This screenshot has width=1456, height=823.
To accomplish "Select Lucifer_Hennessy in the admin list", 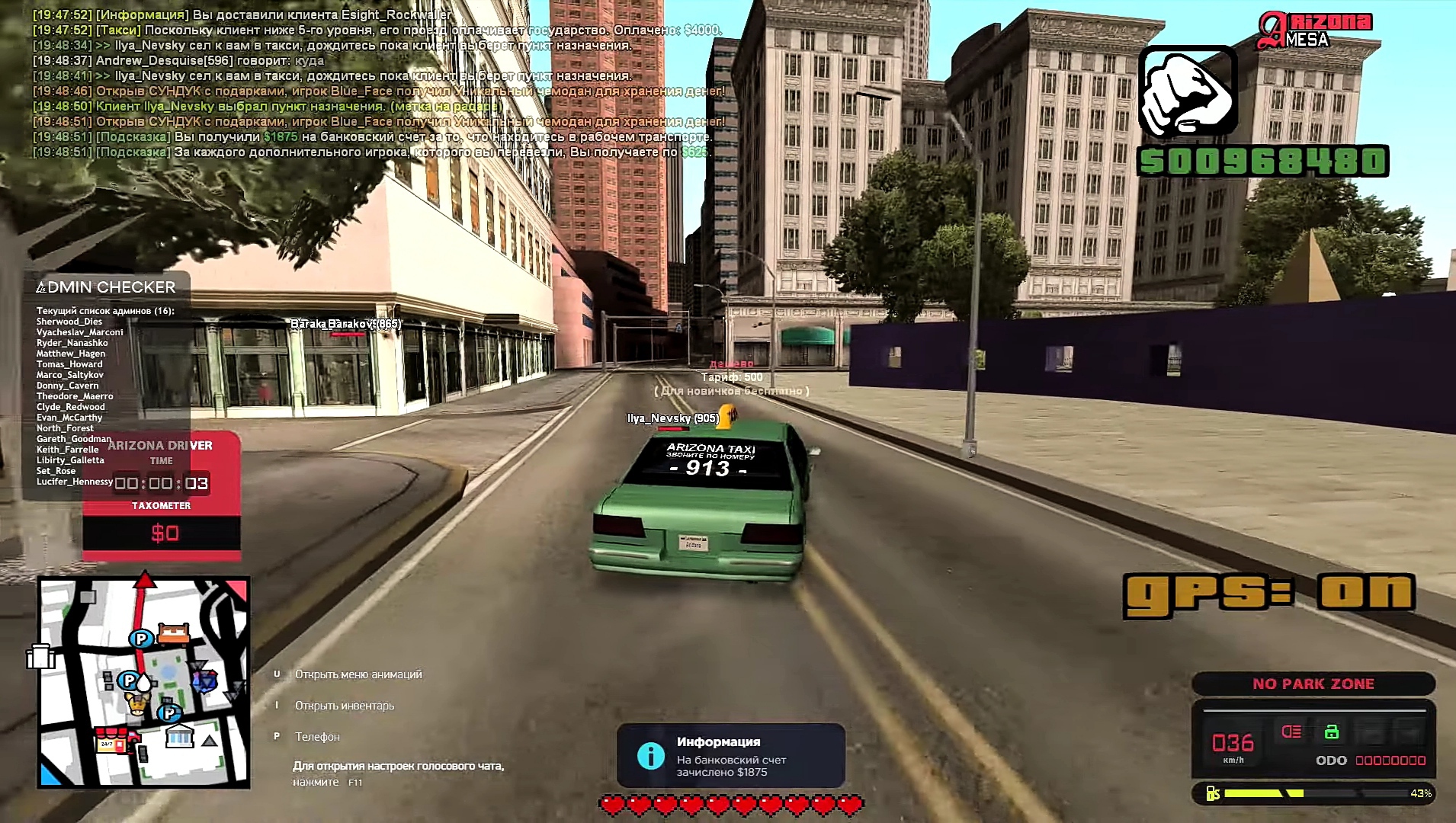I will click(75, 482).
